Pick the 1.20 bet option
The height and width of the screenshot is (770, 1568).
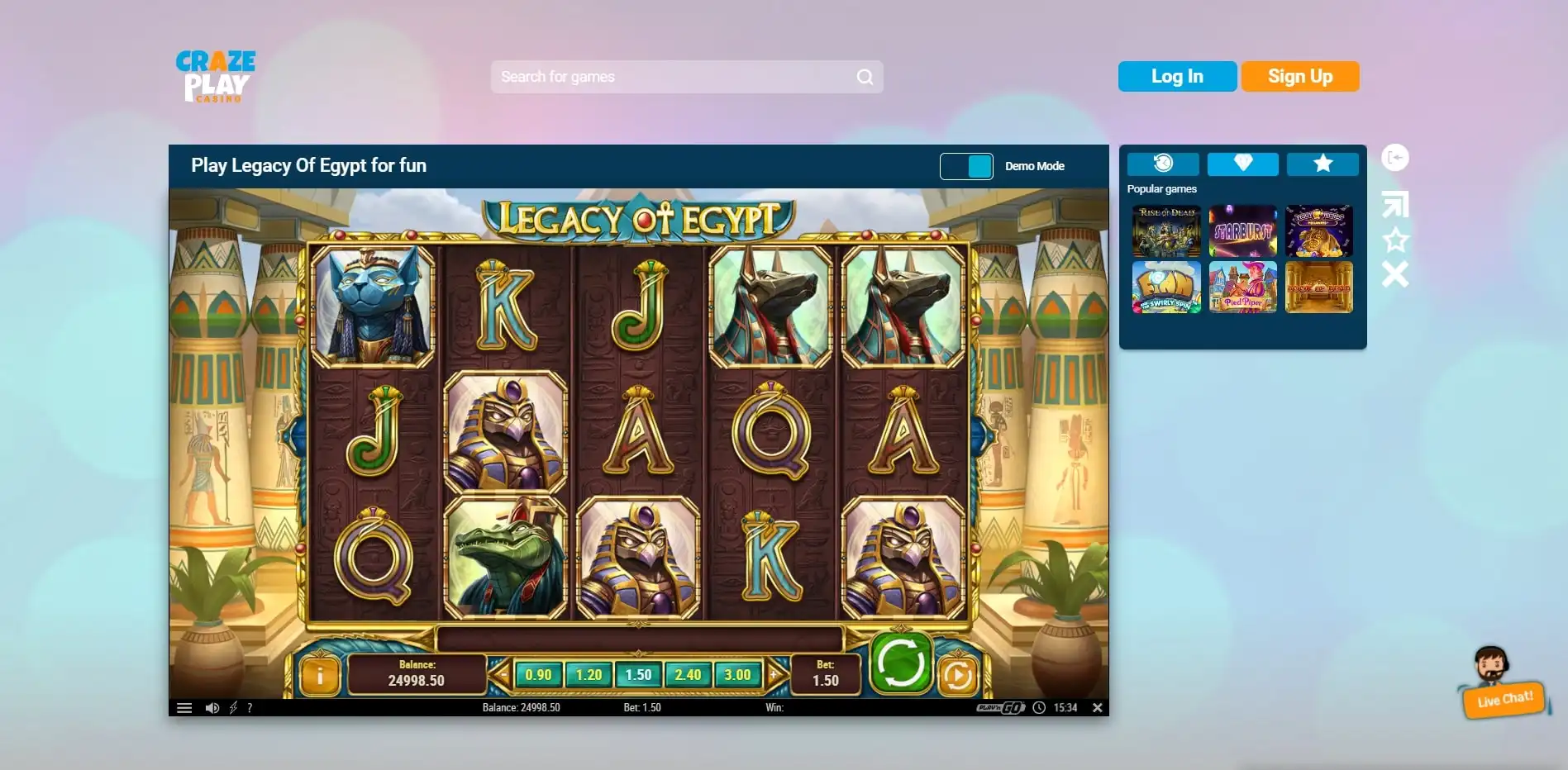(589, 675)
